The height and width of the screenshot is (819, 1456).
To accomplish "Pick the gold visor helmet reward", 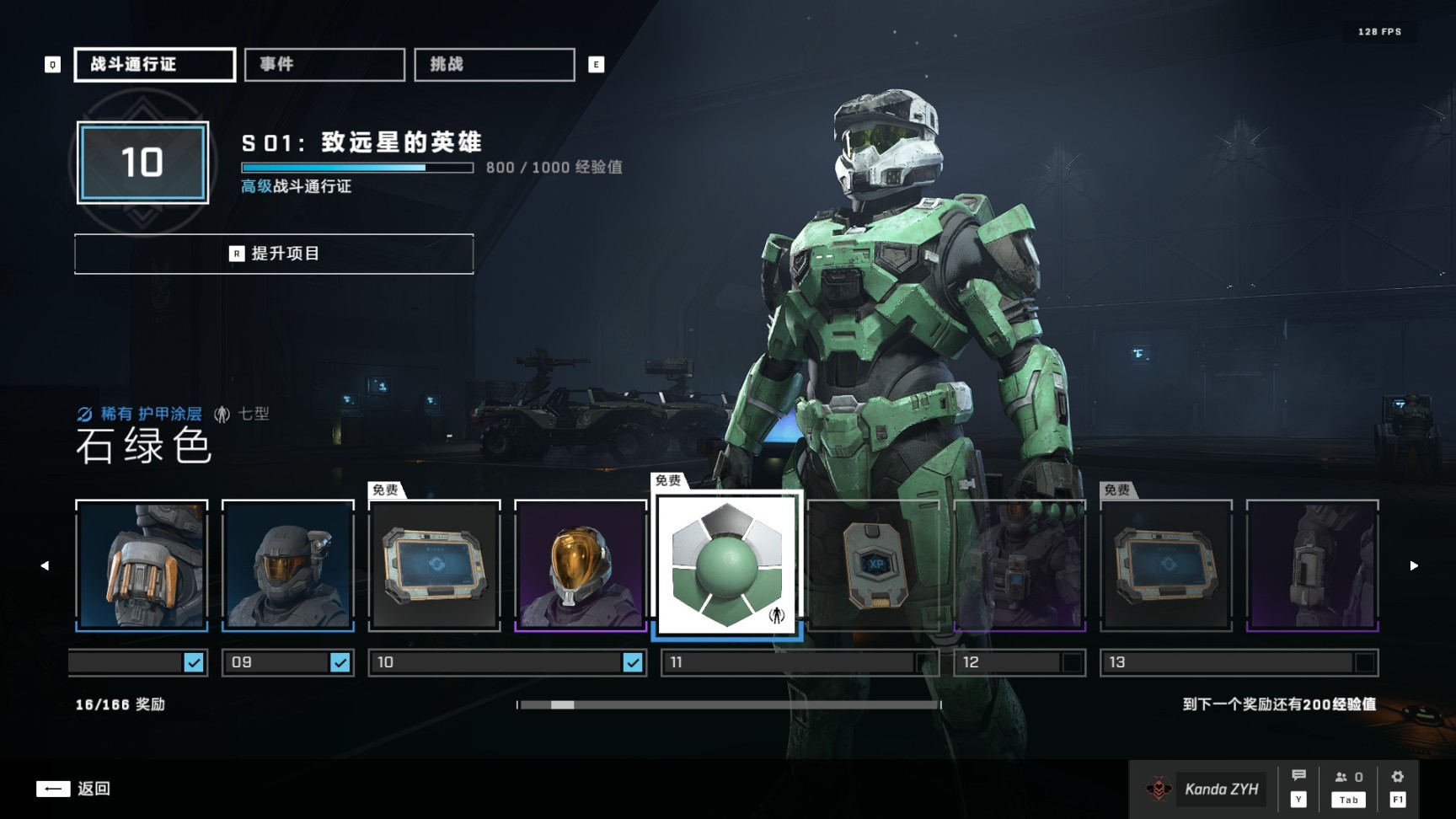I will pyautogui.click(x=581, y=565).
